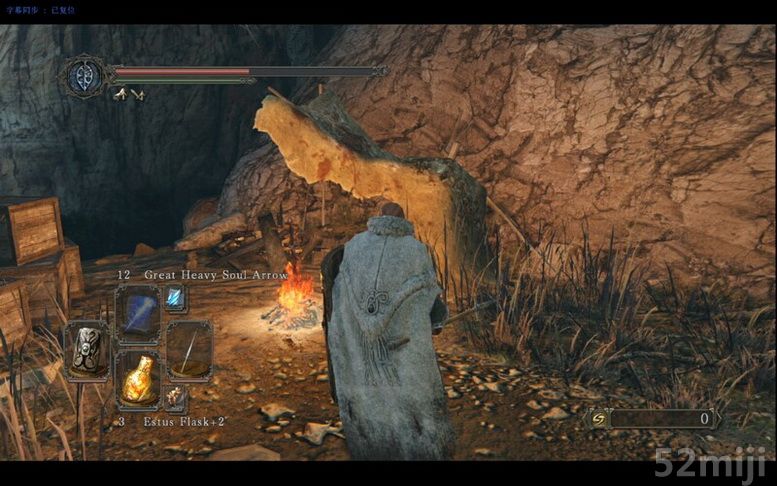Select the right-hand staff weapon slot

coord(188,349)
